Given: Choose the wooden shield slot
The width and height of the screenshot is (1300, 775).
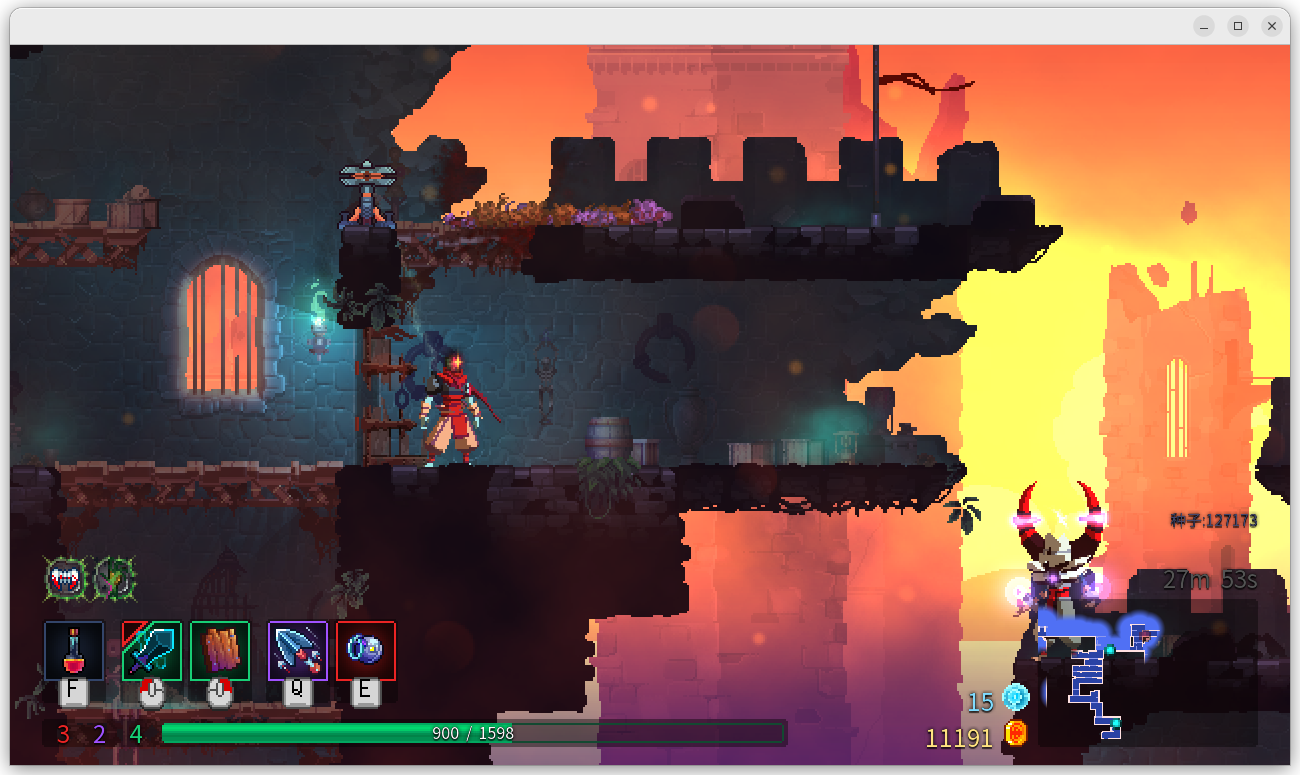Looking at the screenshot, I should 219,651.
